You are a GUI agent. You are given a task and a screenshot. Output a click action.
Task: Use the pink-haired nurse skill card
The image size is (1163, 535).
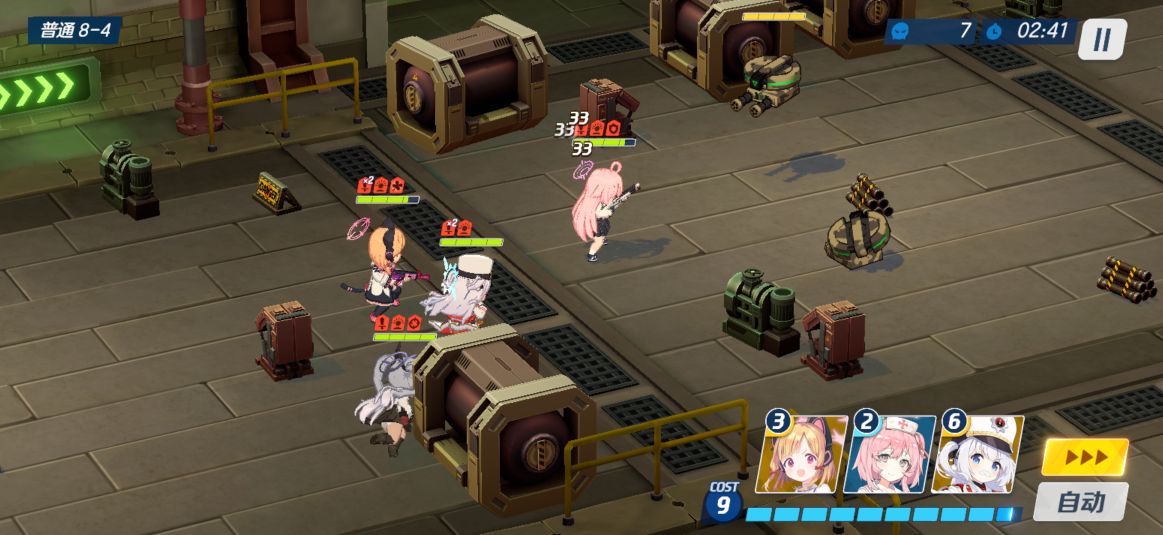coord(890,455)
